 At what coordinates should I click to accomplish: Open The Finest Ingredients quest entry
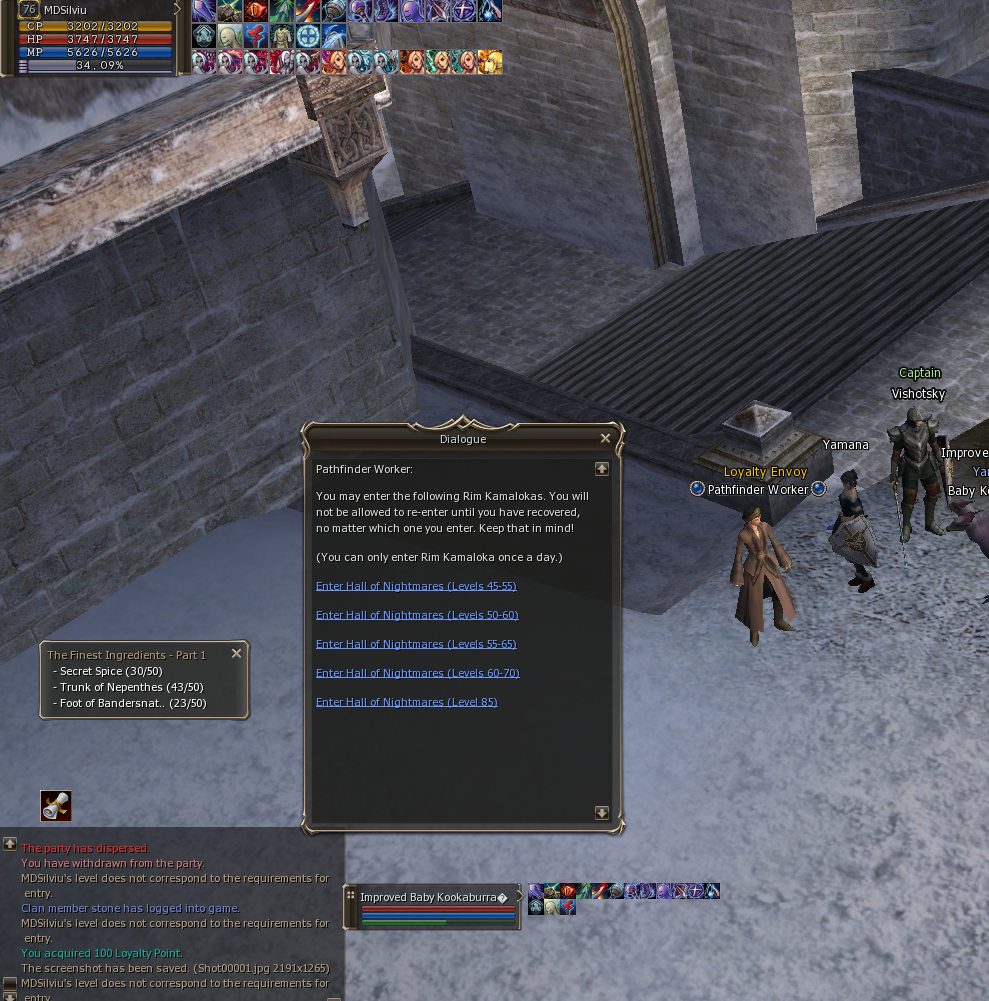pyautogui.click(x=127, y=655)
